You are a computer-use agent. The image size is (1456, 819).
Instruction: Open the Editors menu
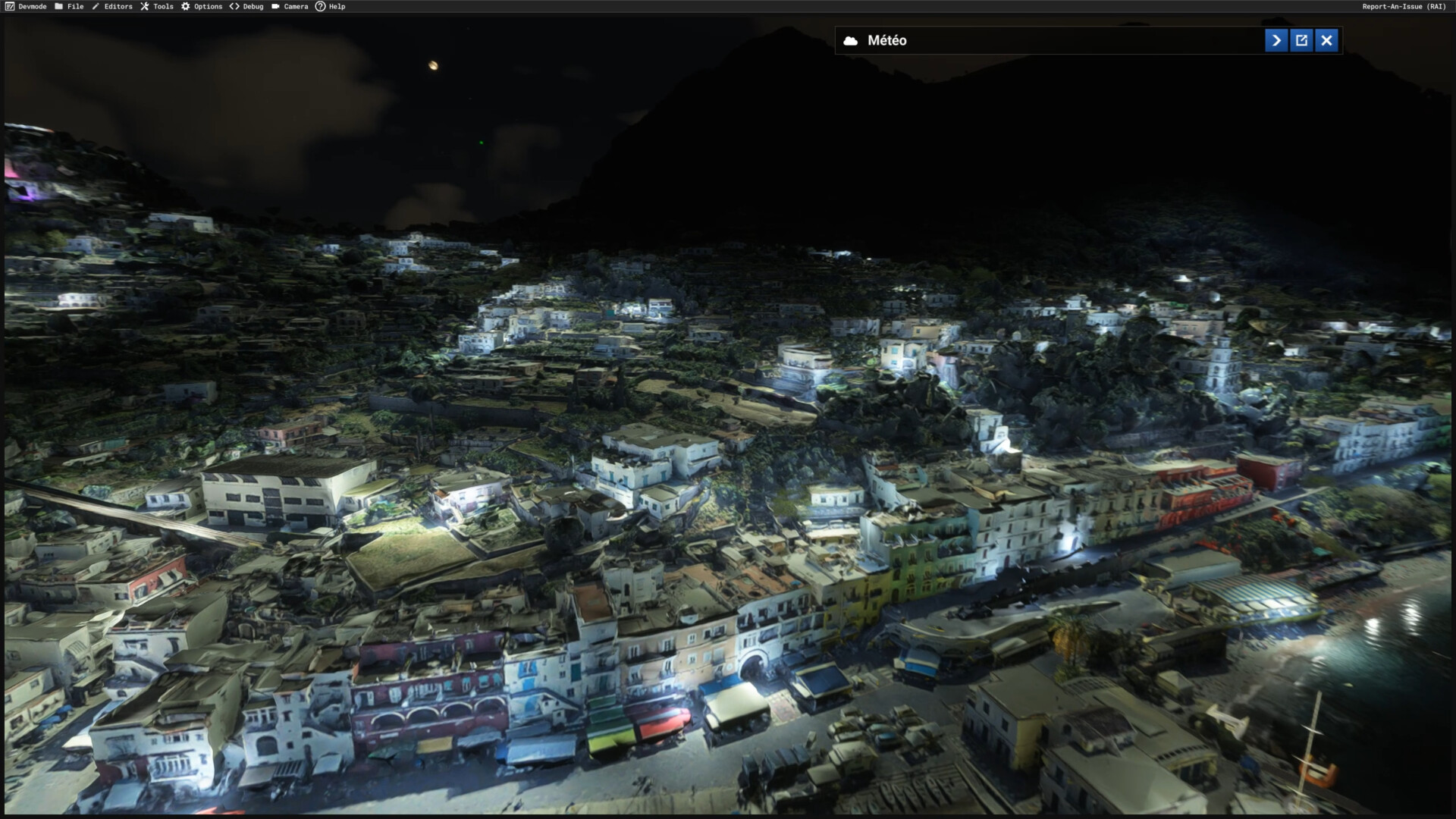click(x=112, y=7)
